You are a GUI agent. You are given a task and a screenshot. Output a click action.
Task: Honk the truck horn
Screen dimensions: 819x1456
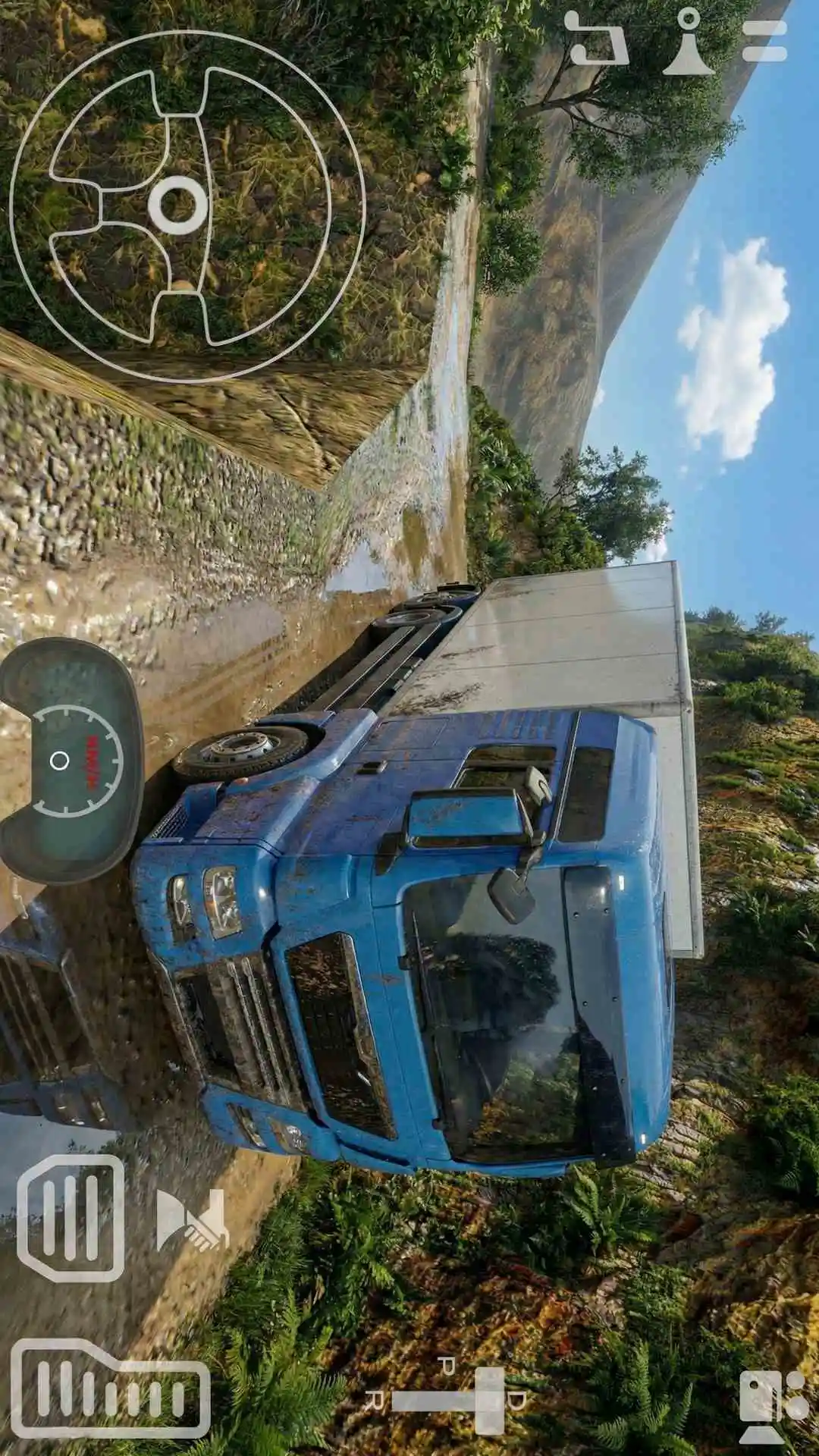coord(191,1220)
